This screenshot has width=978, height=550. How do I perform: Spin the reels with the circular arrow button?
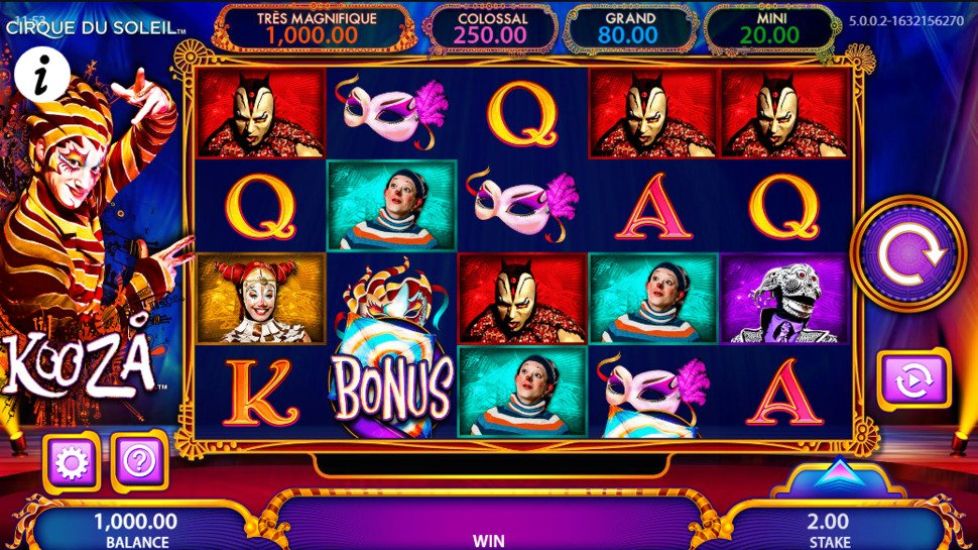908,254
